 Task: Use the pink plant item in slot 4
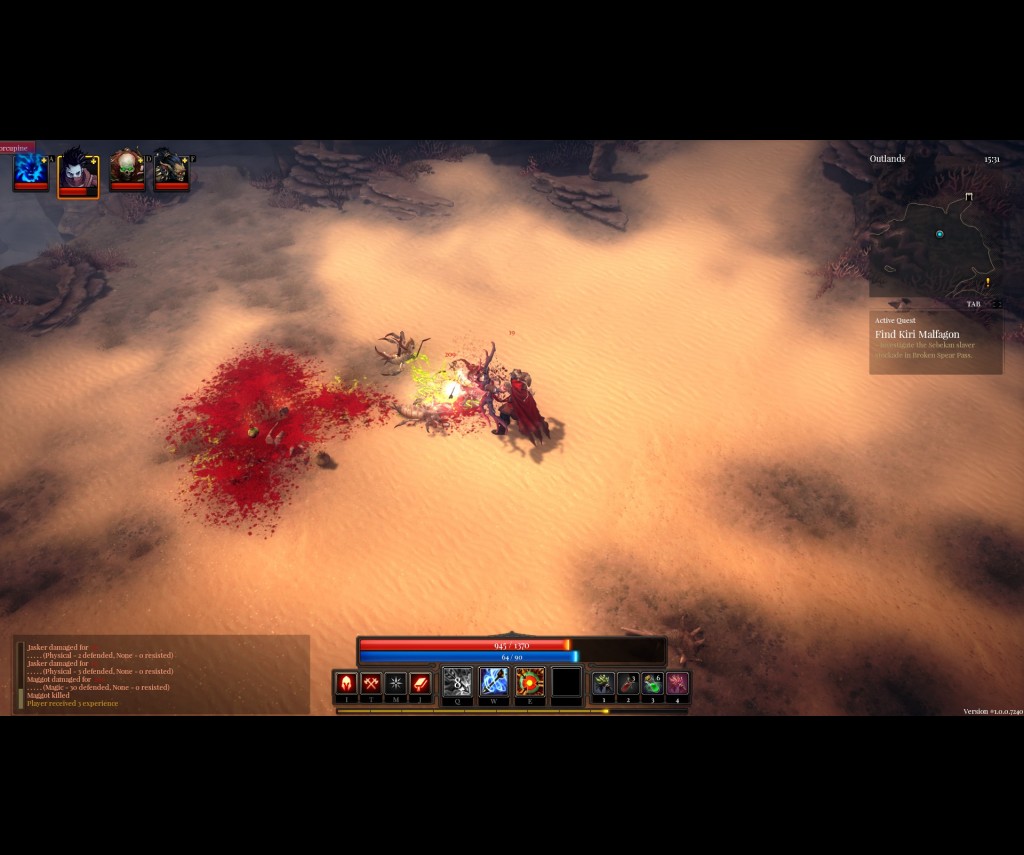tap(677, 683)
